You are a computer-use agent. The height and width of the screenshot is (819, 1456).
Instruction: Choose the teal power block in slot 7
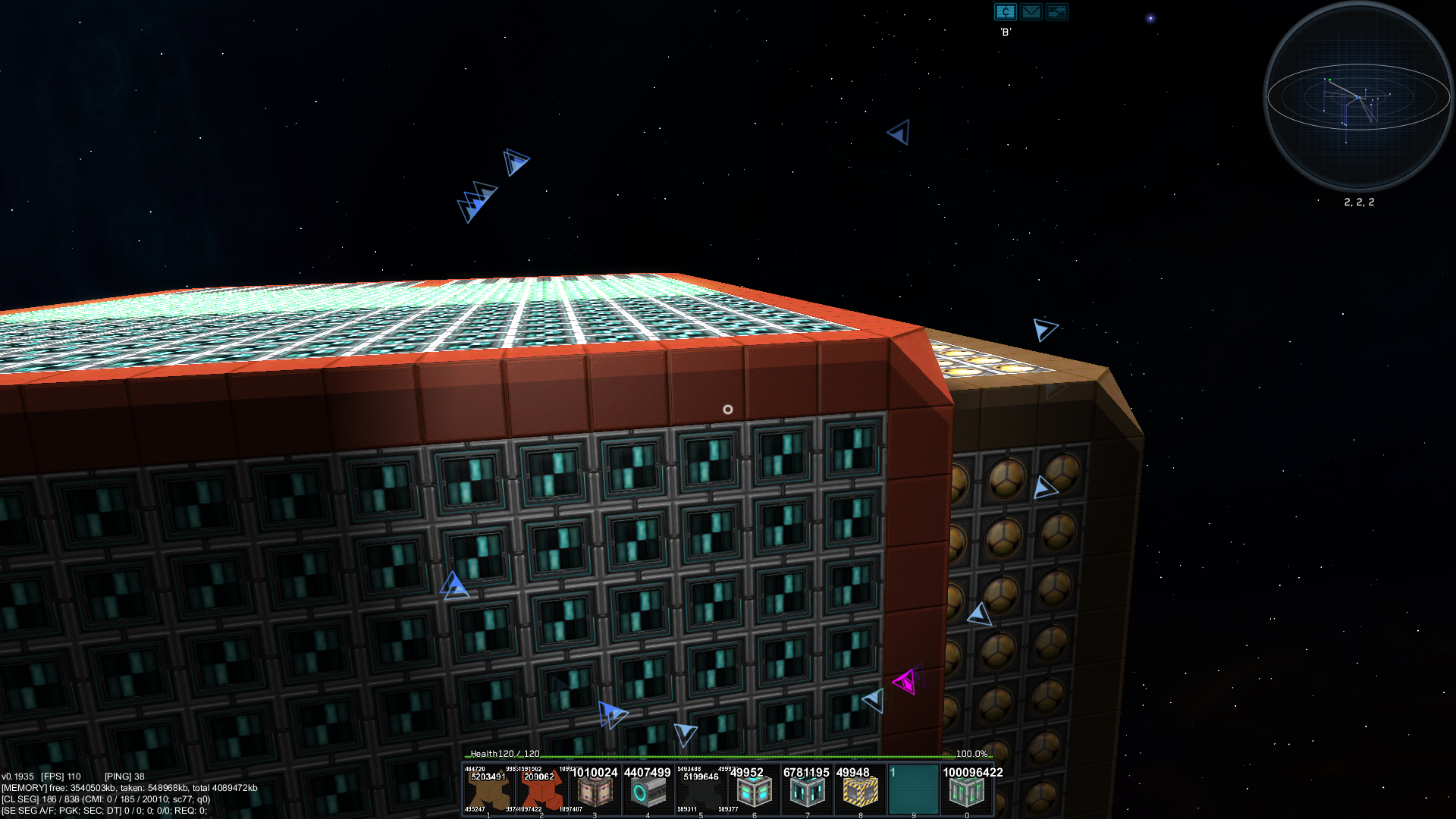pyautogui.click(x=807, y=790)
